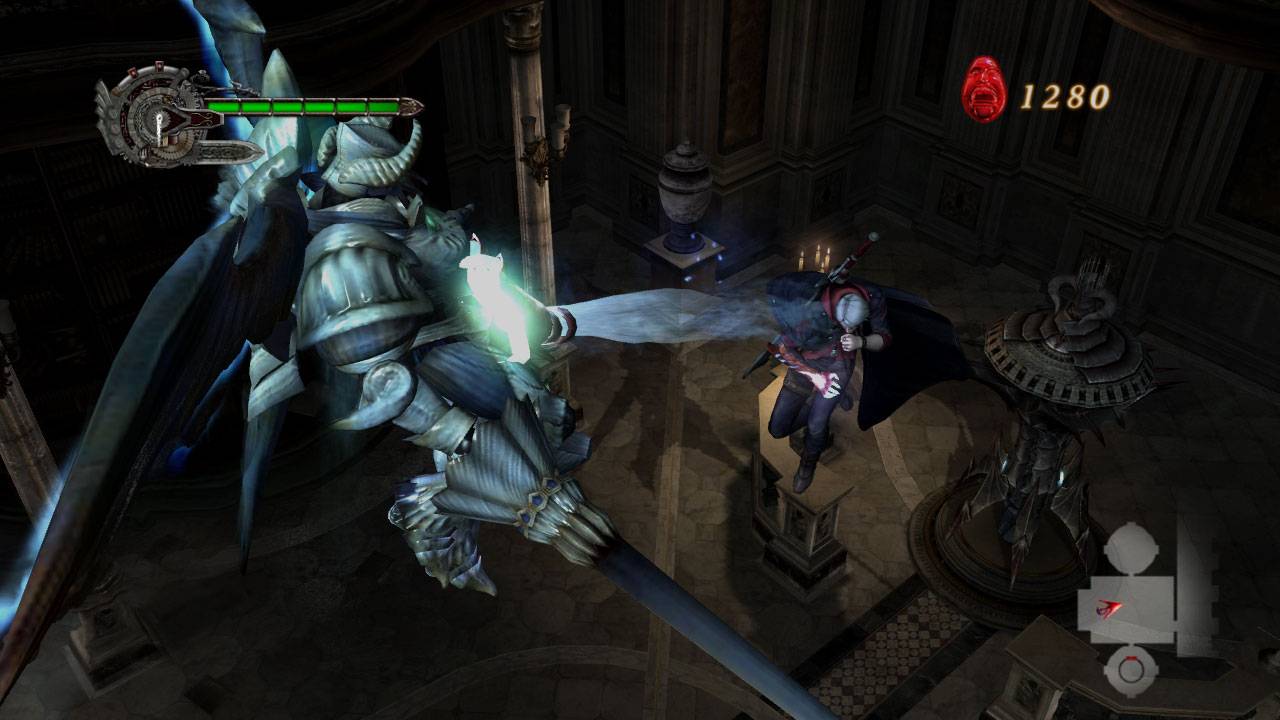Click the red player arrow on the minimap
Viewport: 1280px width, 720px height.
click(1109, 607)
